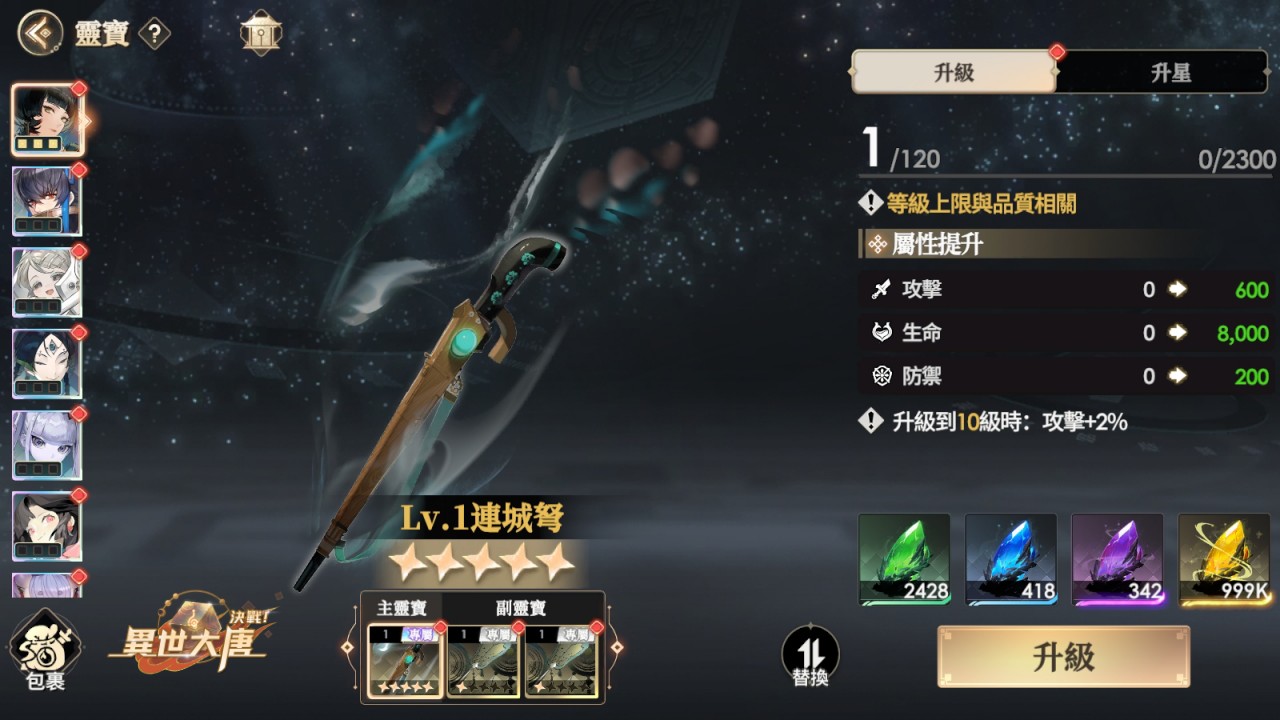Select the purple crystal material

click(x=1117, y=559)
